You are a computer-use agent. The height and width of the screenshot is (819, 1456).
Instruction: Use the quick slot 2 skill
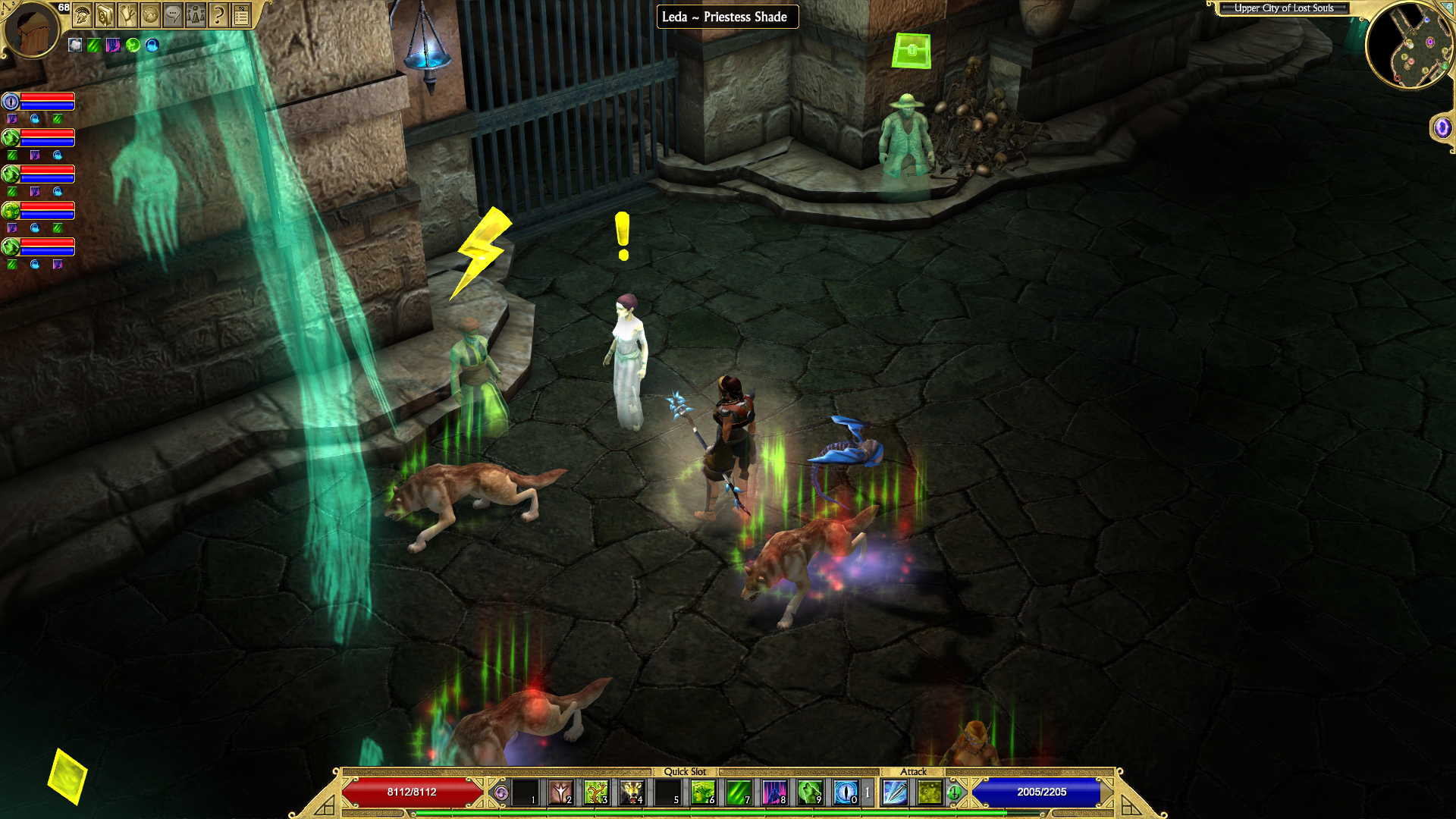(x=560, y=792)
